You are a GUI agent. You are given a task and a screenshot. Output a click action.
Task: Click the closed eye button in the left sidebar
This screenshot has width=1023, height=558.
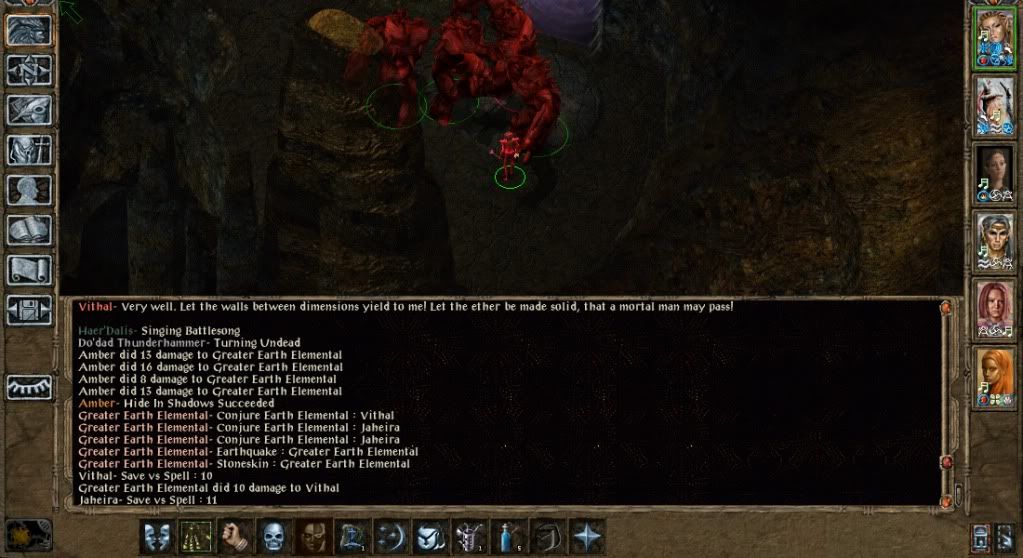[29, 387]
